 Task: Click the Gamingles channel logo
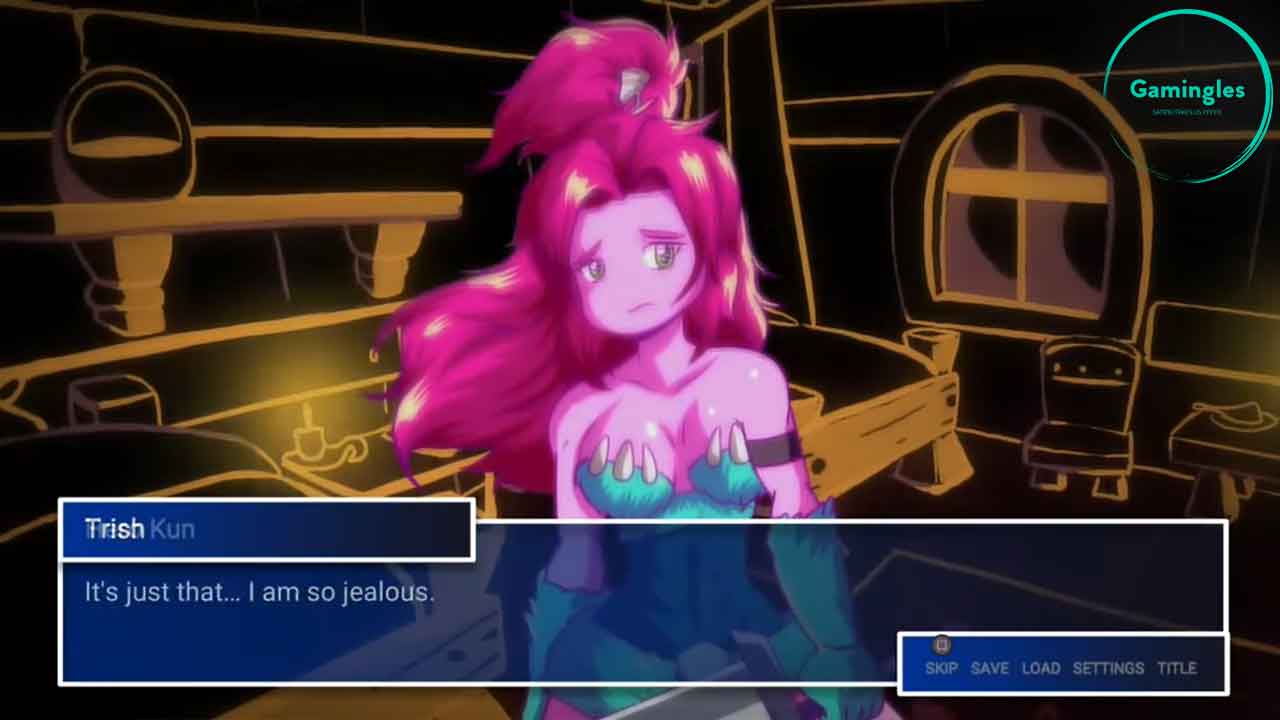1187,95
